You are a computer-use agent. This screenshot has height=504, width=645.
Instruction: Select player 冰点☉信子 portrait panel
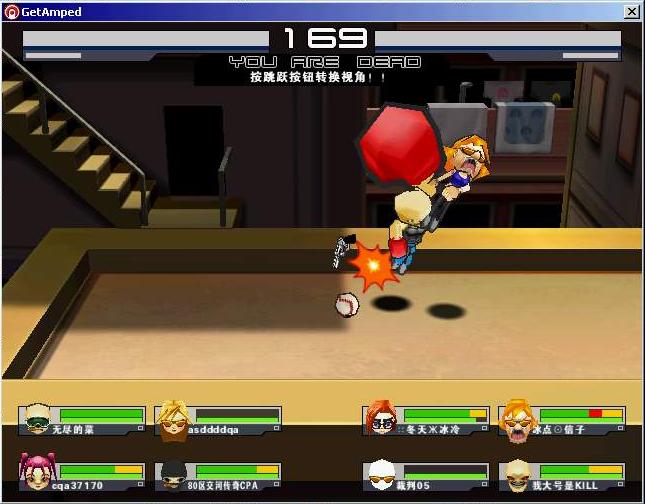tap(563, 420)
